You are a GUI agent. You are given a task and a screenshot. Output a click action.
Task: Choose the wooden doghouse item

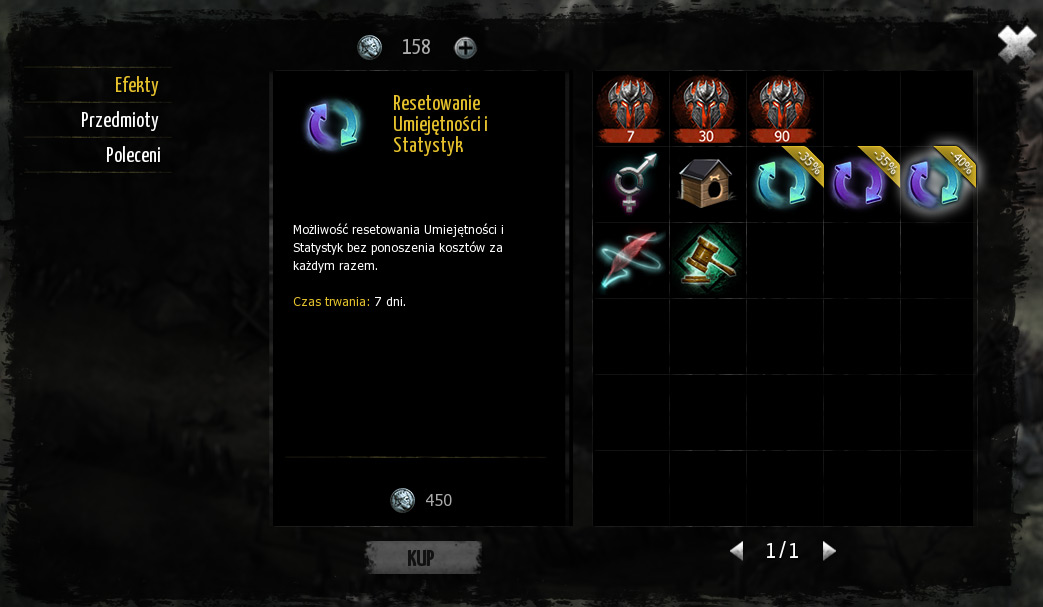(707, 184)
